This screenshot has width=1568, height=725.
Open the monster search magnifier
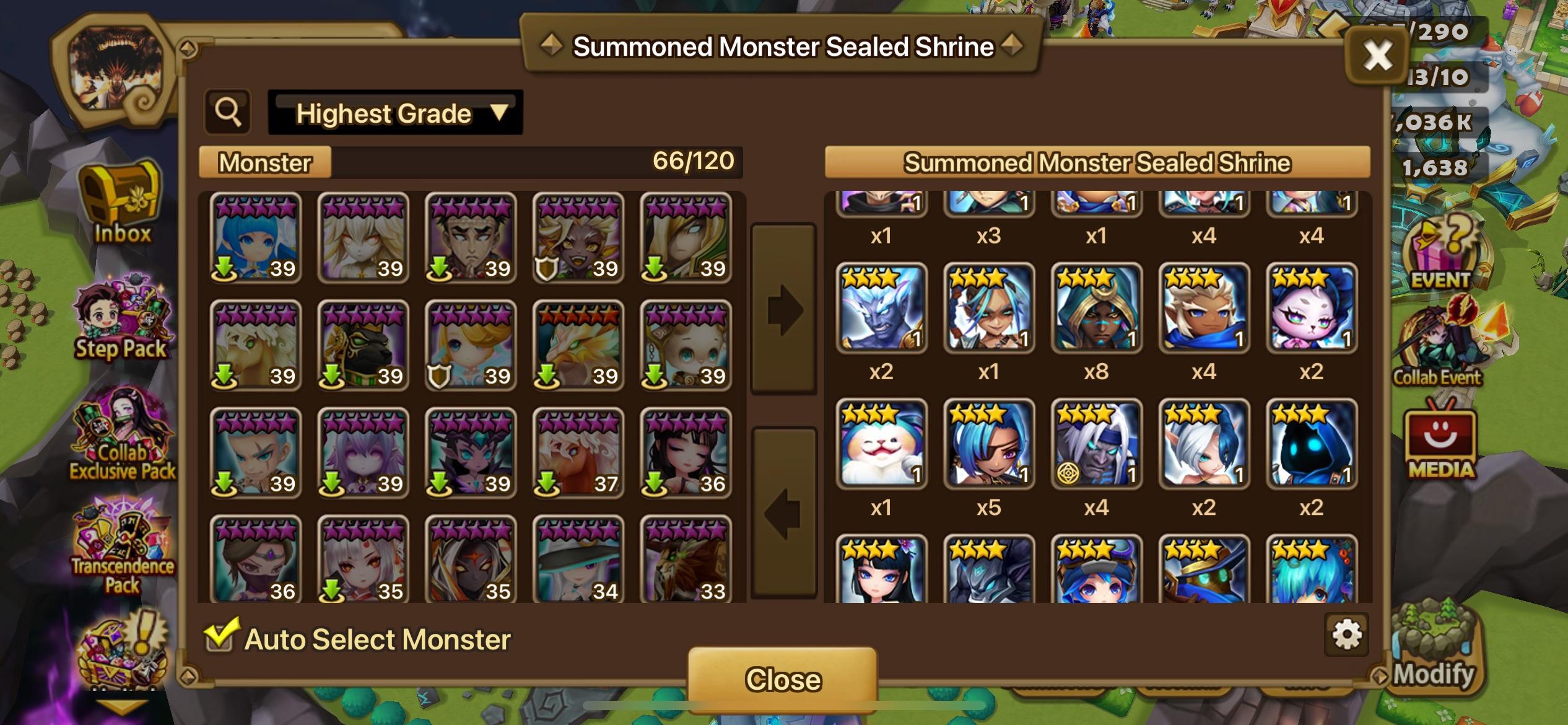pos(229,113)
